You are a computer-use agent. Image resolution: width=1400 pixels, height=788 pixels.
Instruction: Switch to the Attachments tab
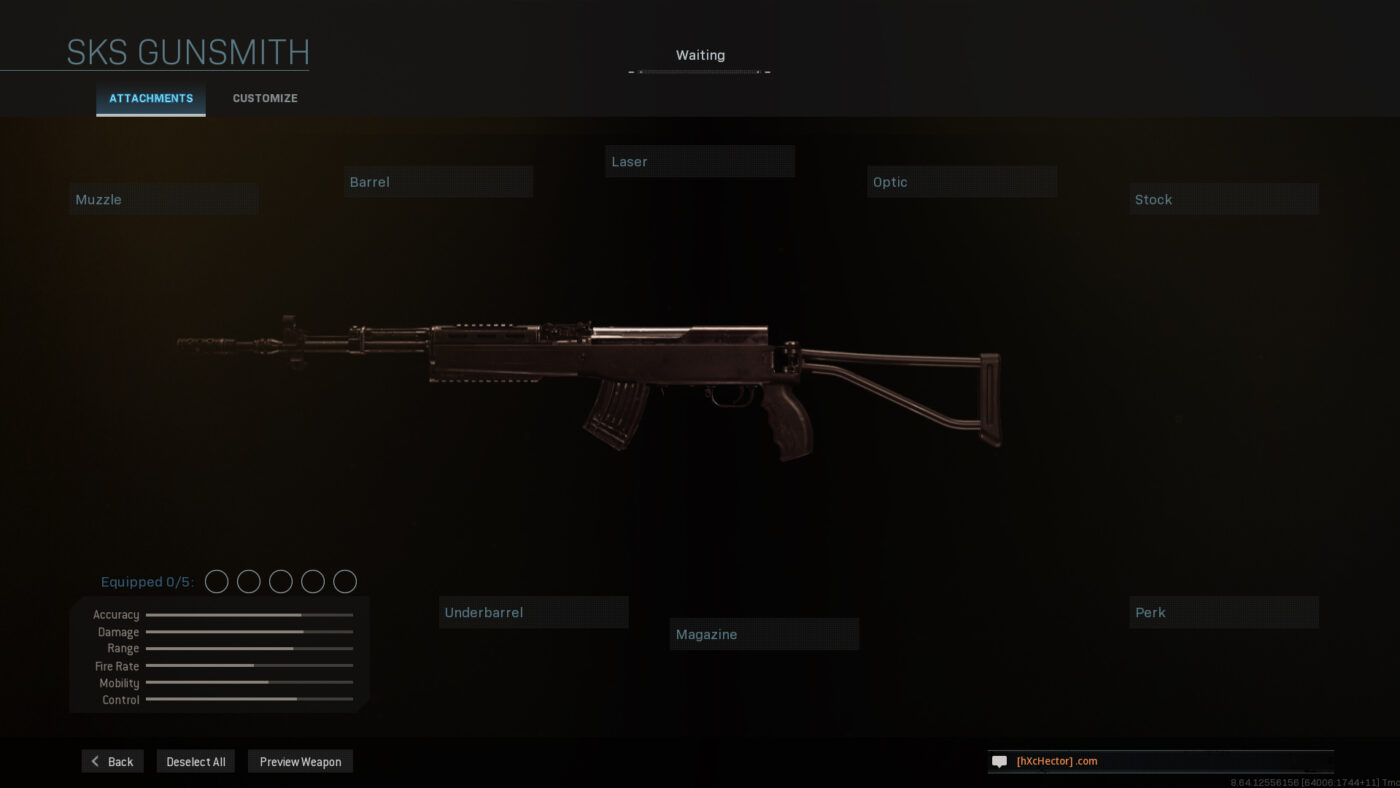150,98
